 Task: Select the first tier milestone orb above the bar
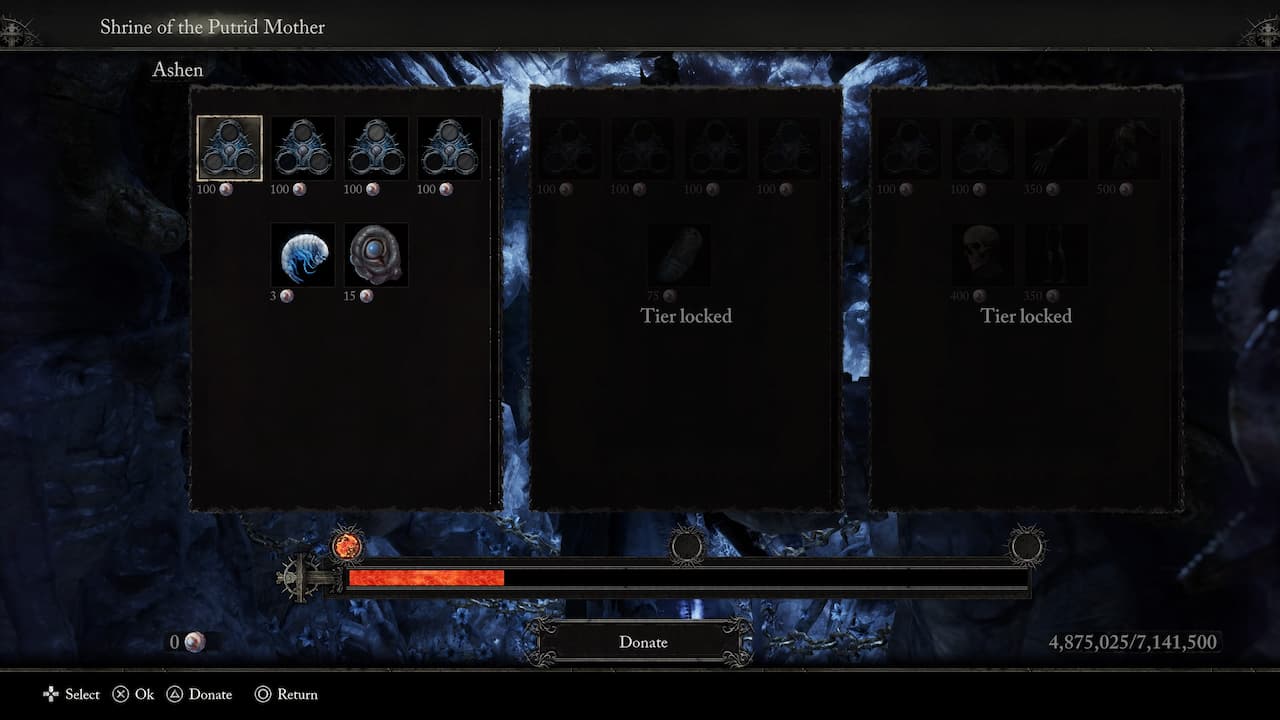348,546
